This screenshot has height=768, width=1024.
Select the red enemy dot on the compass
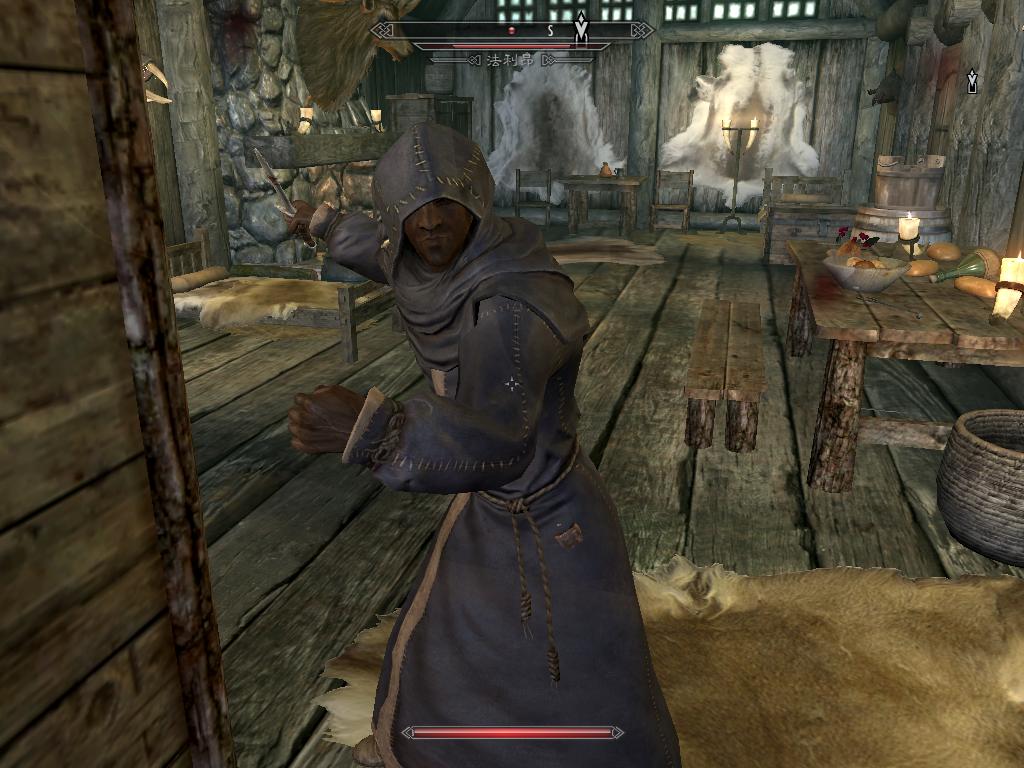(511, 31)
